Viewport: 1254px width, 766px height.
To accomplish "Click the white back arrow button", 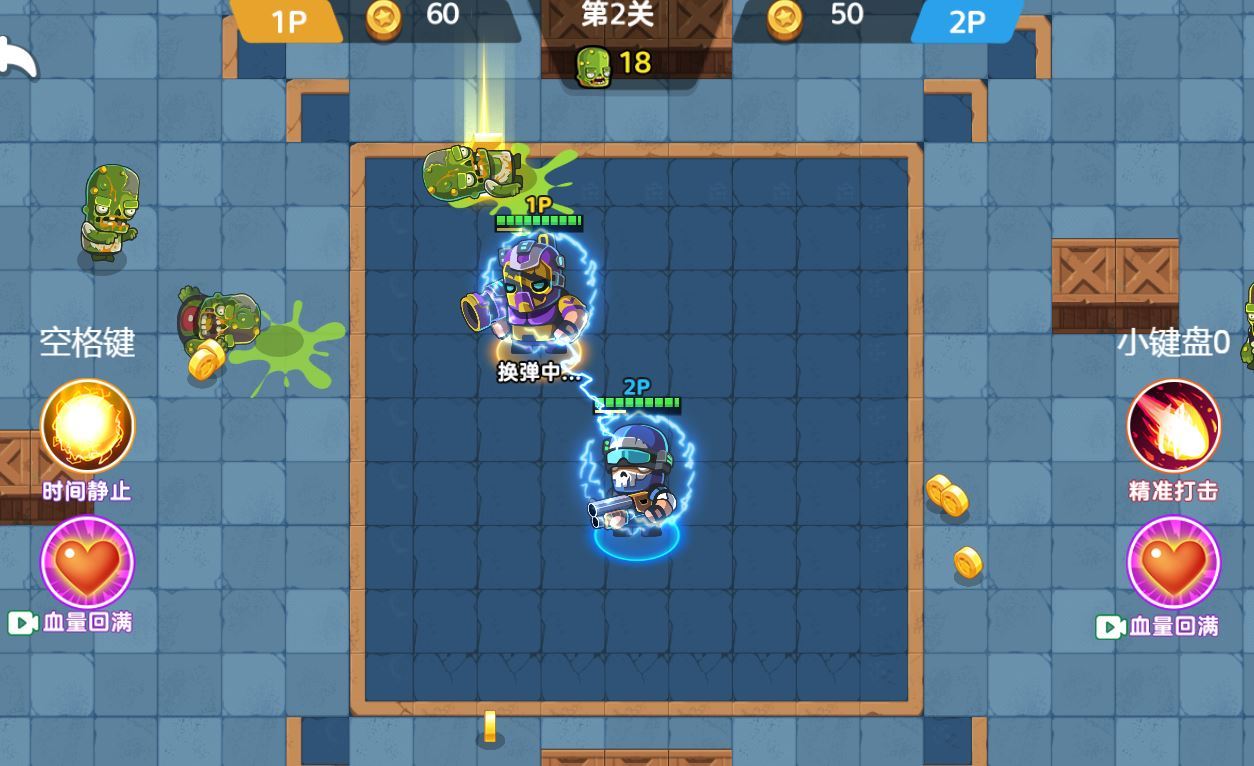I will click(17, 58).
